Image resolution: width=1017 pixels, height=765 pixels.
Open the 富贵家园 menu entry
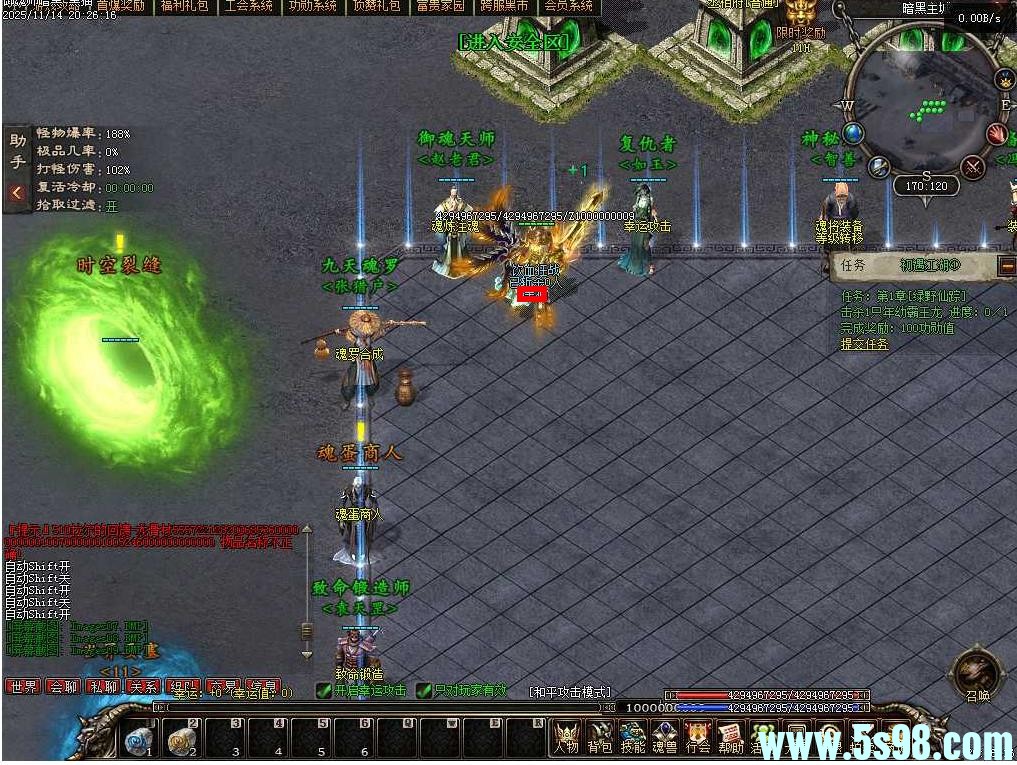pyautogui.click(x=440, y=6)
